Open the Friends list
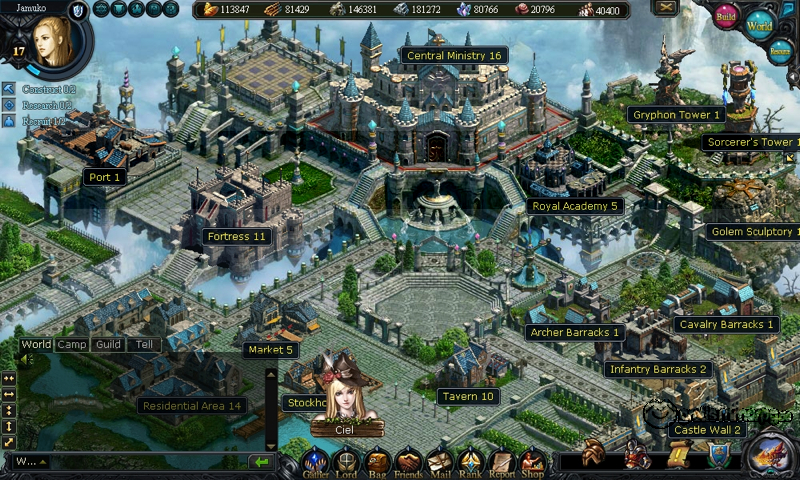This screenshot has width=800, height=480. [408, 461]
